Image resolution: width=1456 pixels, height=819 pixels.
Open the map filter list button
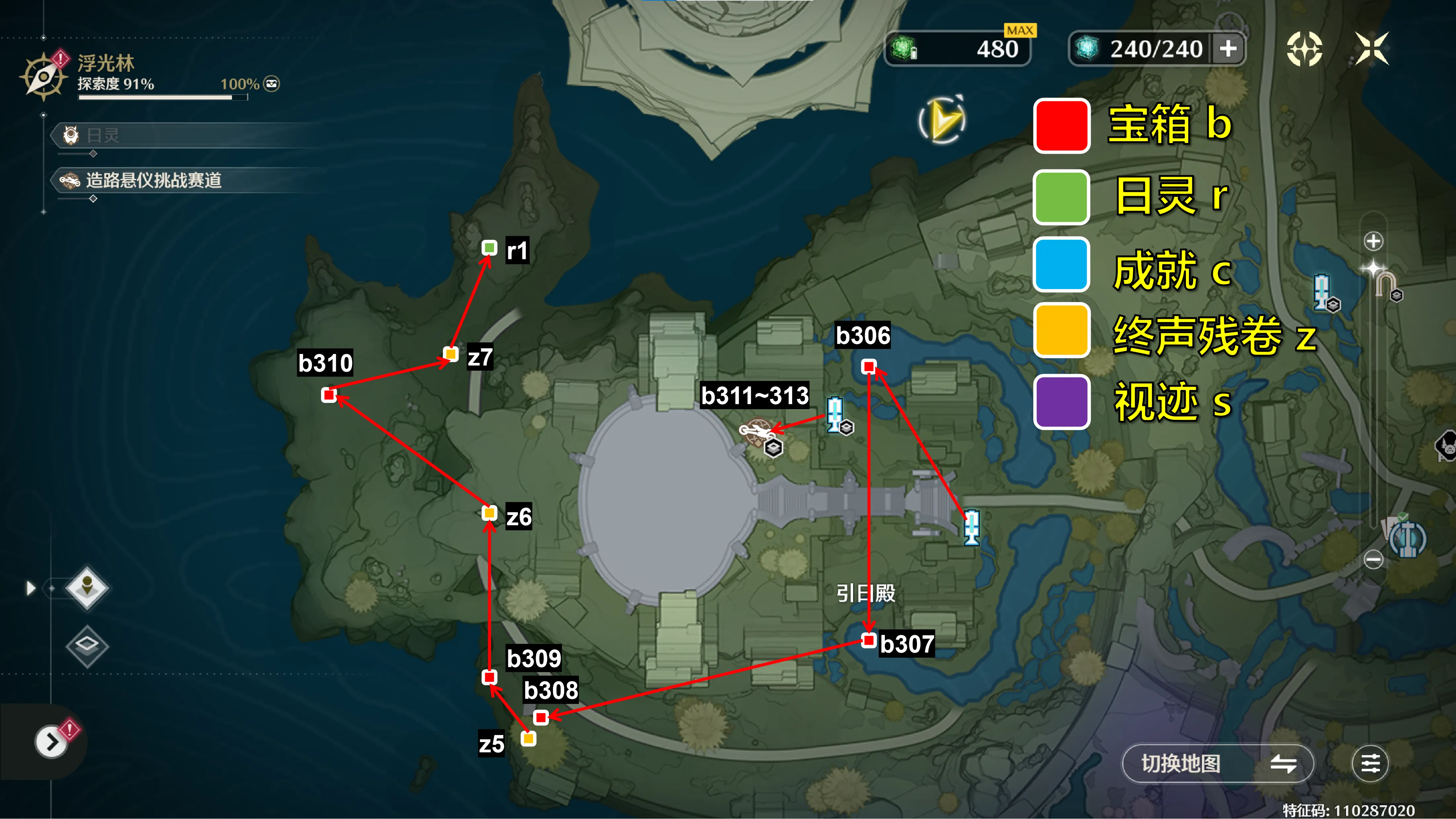pyautogui.click(x=1370, y=764)
